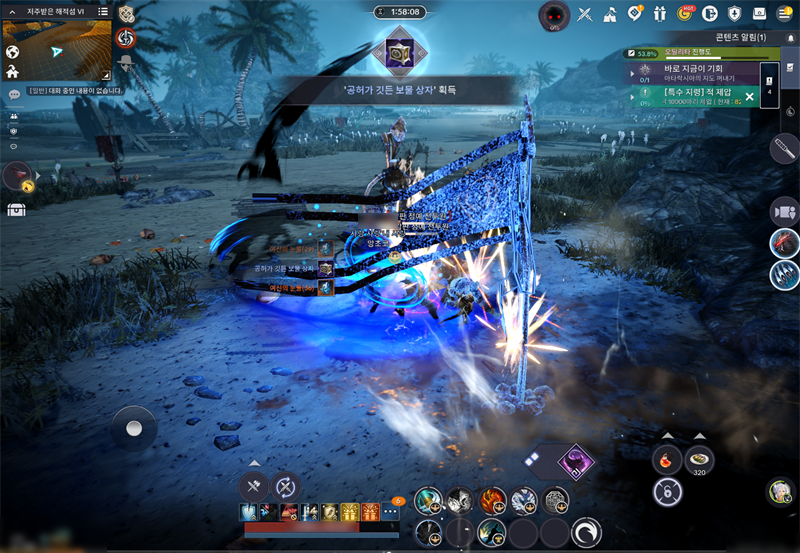The image size is (800, 553).
Task: Open the world map globe icon
Action: click(x=12, y=52)
